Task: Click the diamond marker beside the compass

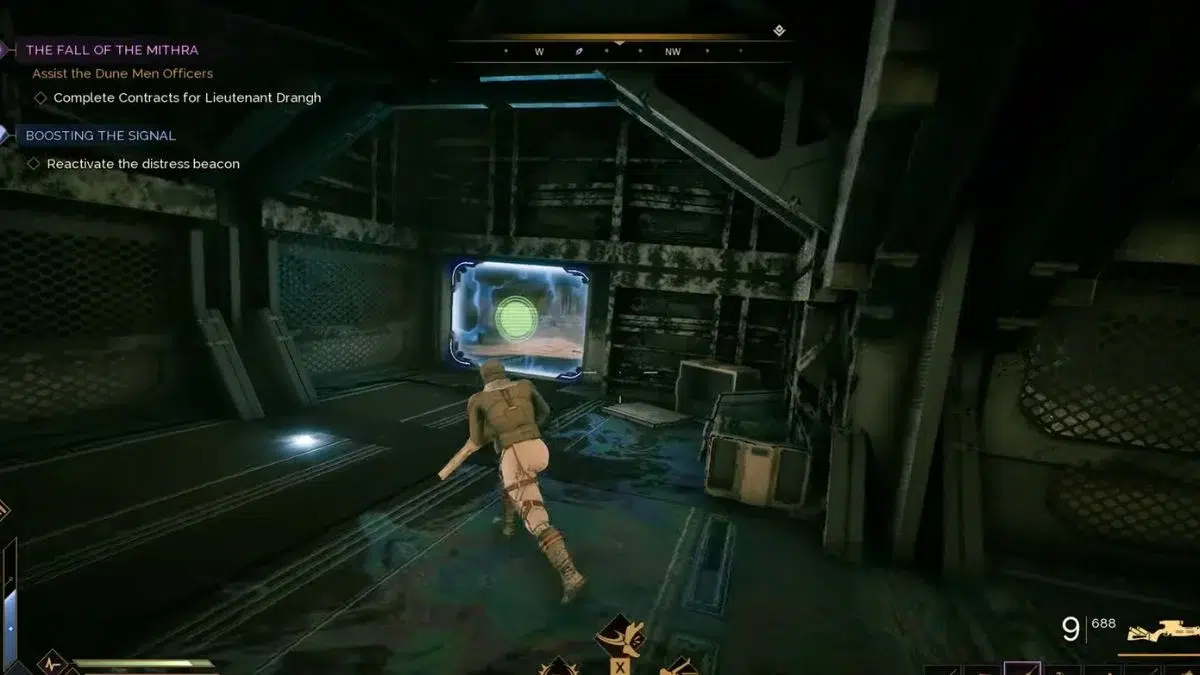Action: click(x=779, y=31)
